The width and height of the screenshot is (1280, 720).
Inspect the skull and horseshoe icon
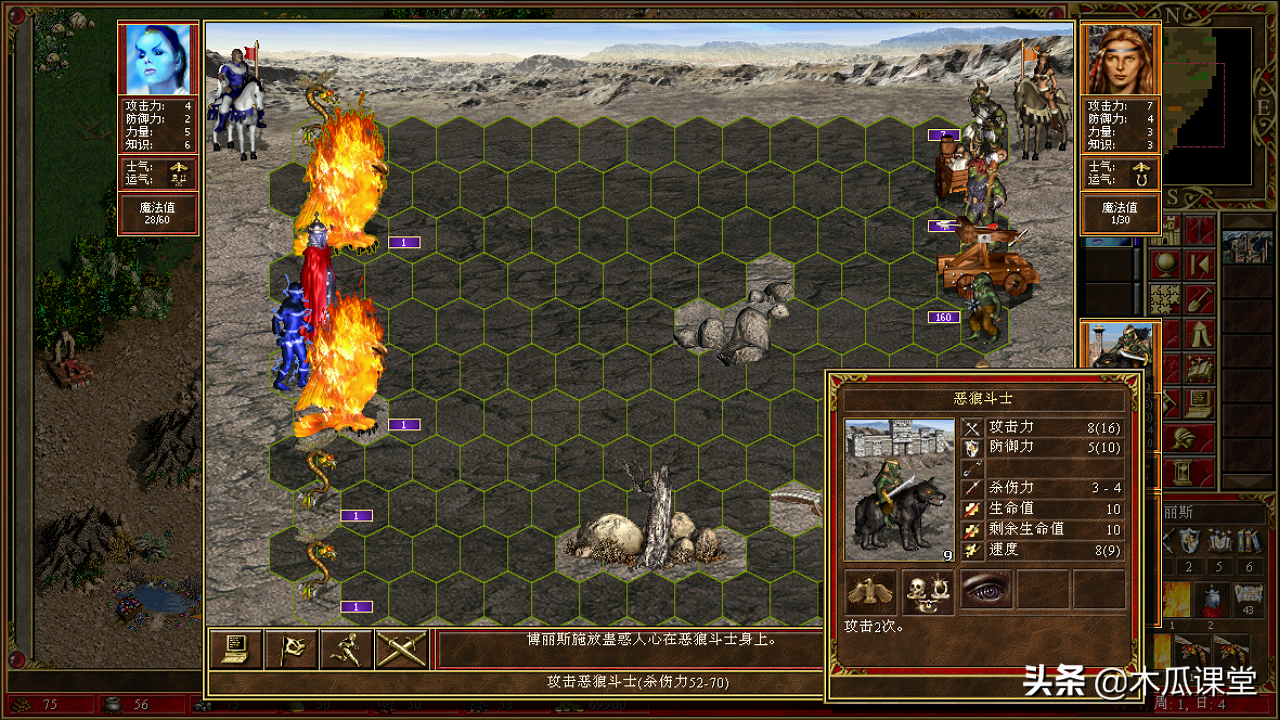tap(928, 591)
